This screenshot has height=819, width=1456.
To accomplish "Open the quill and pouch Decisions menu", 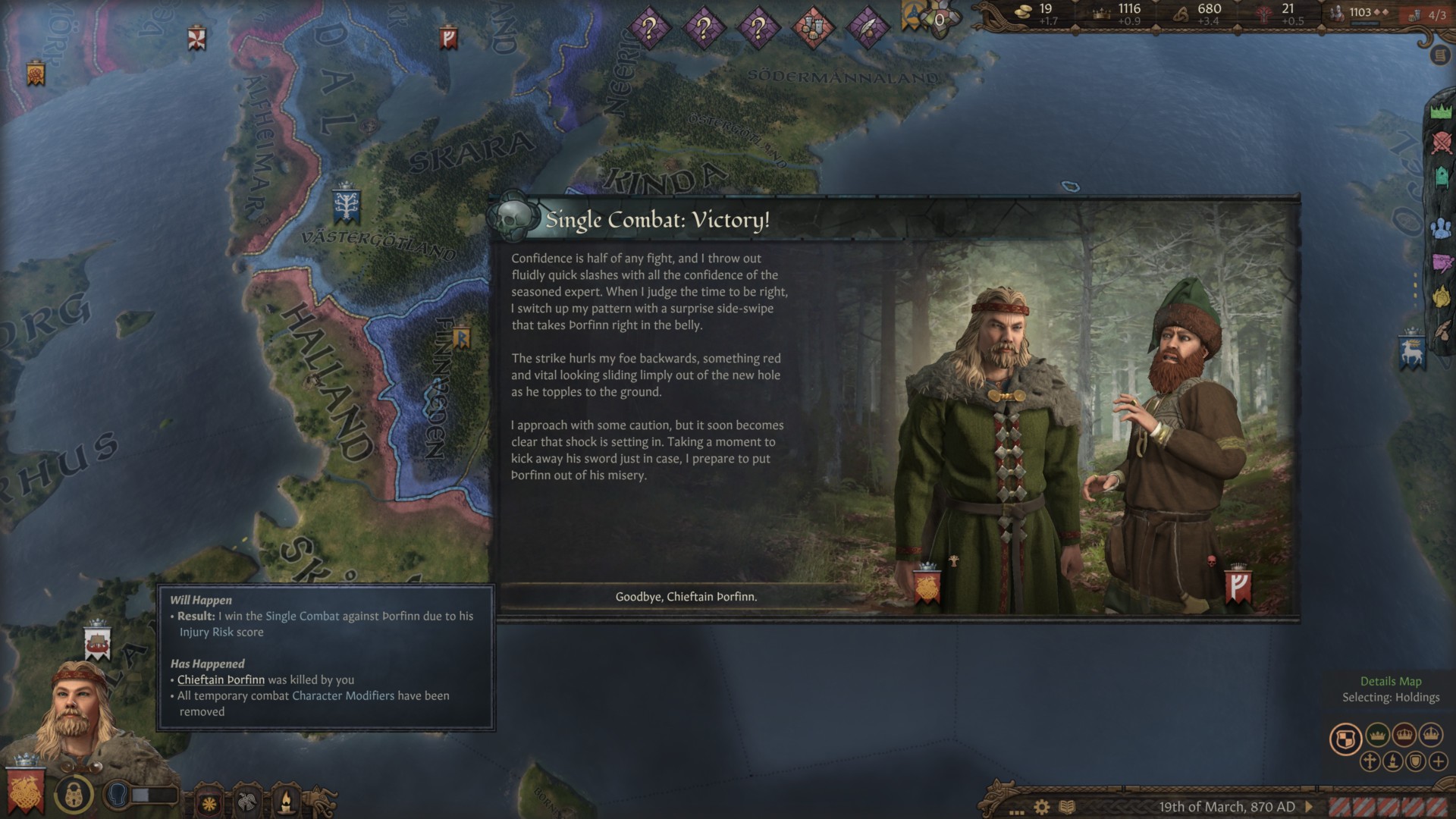I will tap(1442, 330).
